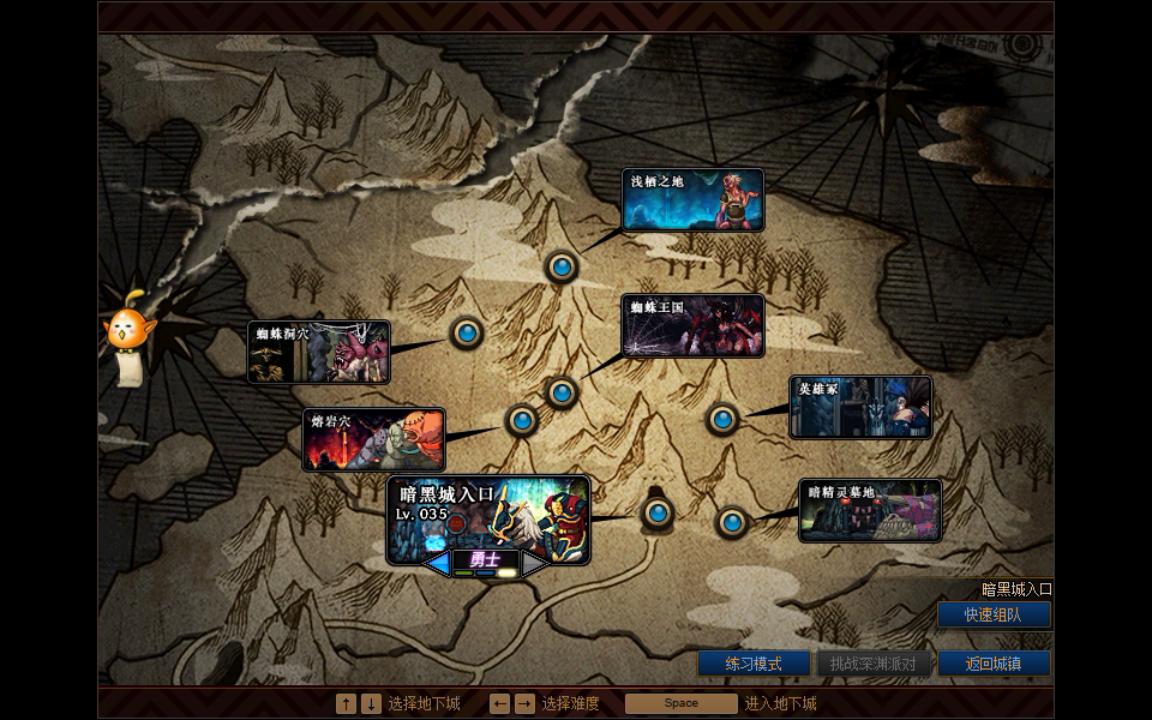Pick the 蜘蛛洞穴 dungeon tile
The width and height of the screenshot is (1152, 720).
pyautogui.click(x=318, y=352)
